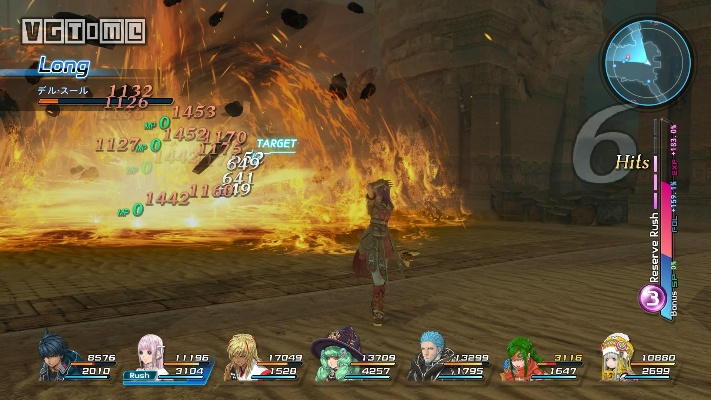Select the blue-haired swordsman party portrait

[x=57, y=357]
